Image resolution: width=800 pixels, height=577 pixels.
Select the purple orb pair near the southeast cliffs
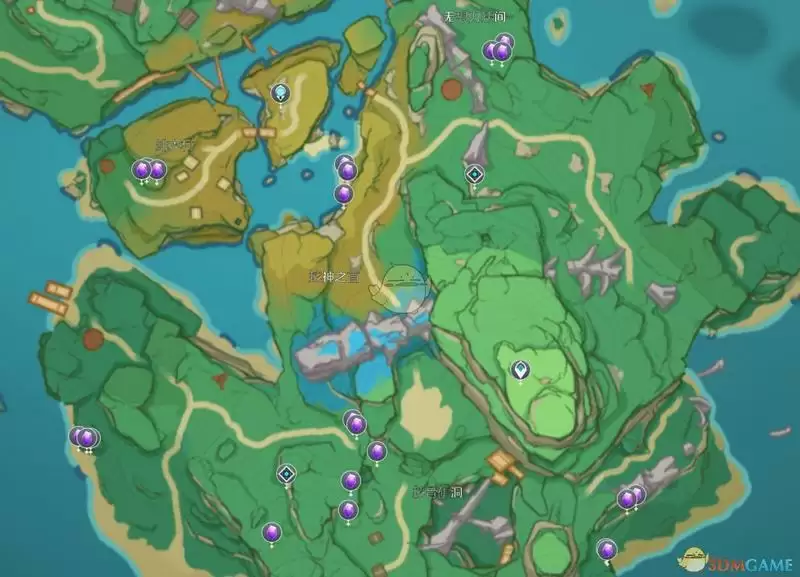click(630, 497)
